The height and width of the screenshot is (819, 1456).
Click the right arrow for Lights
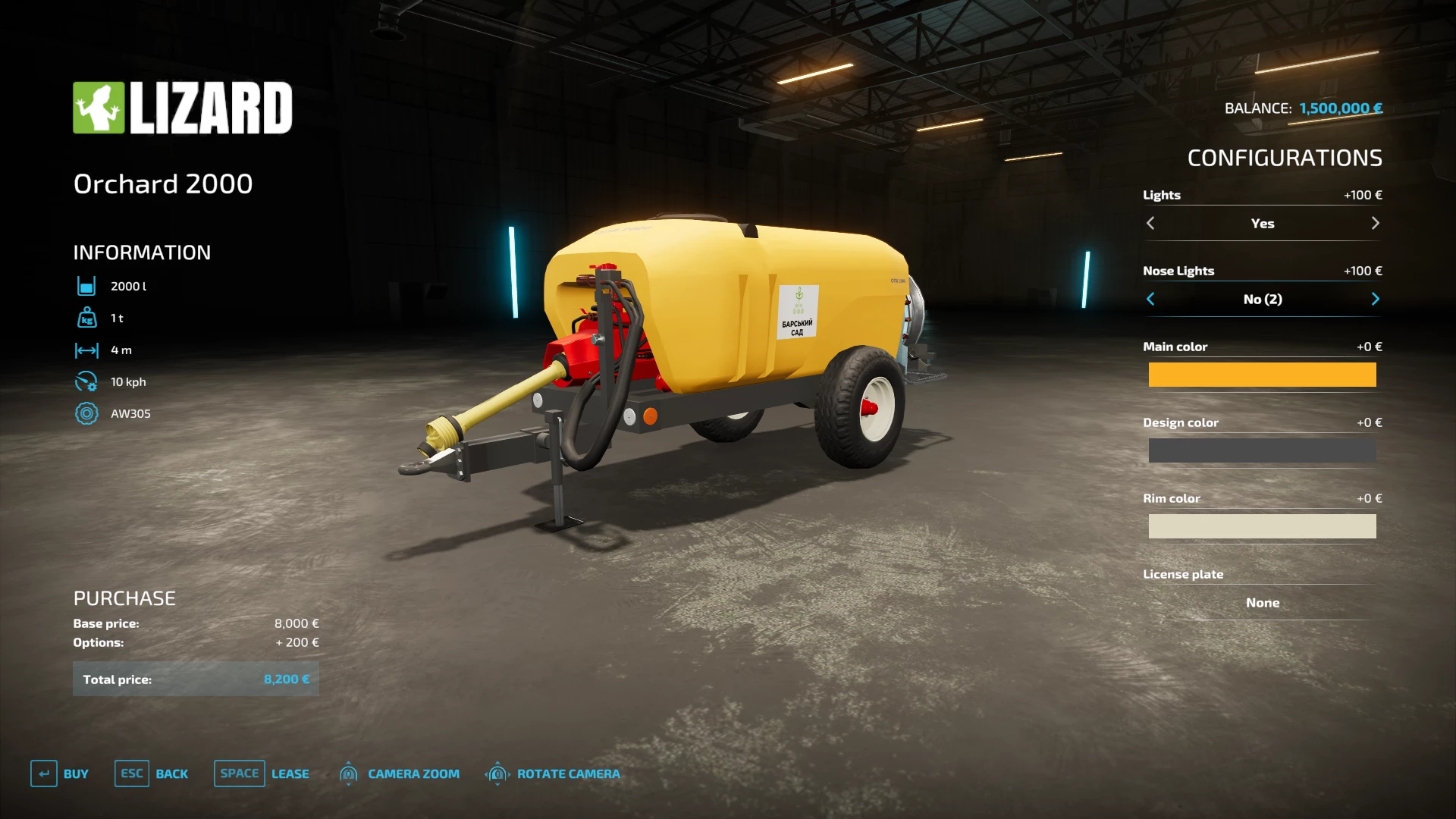1376,223
